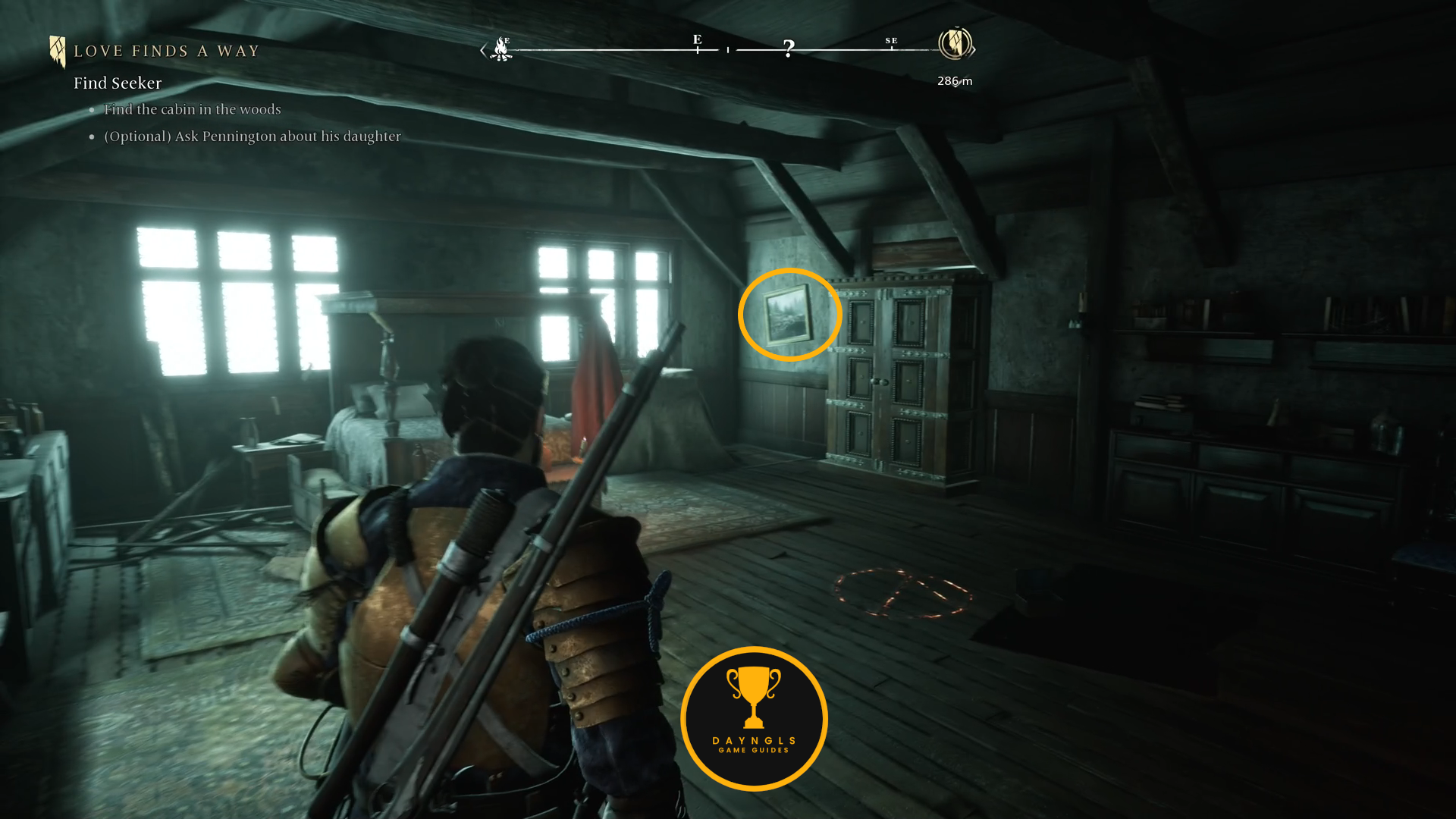Viewport: 1456px width, 819px height.
Task: Click the DAYNGLS Game Guides trophy logo
Action: pyautogui.click(x=754, y=718)
